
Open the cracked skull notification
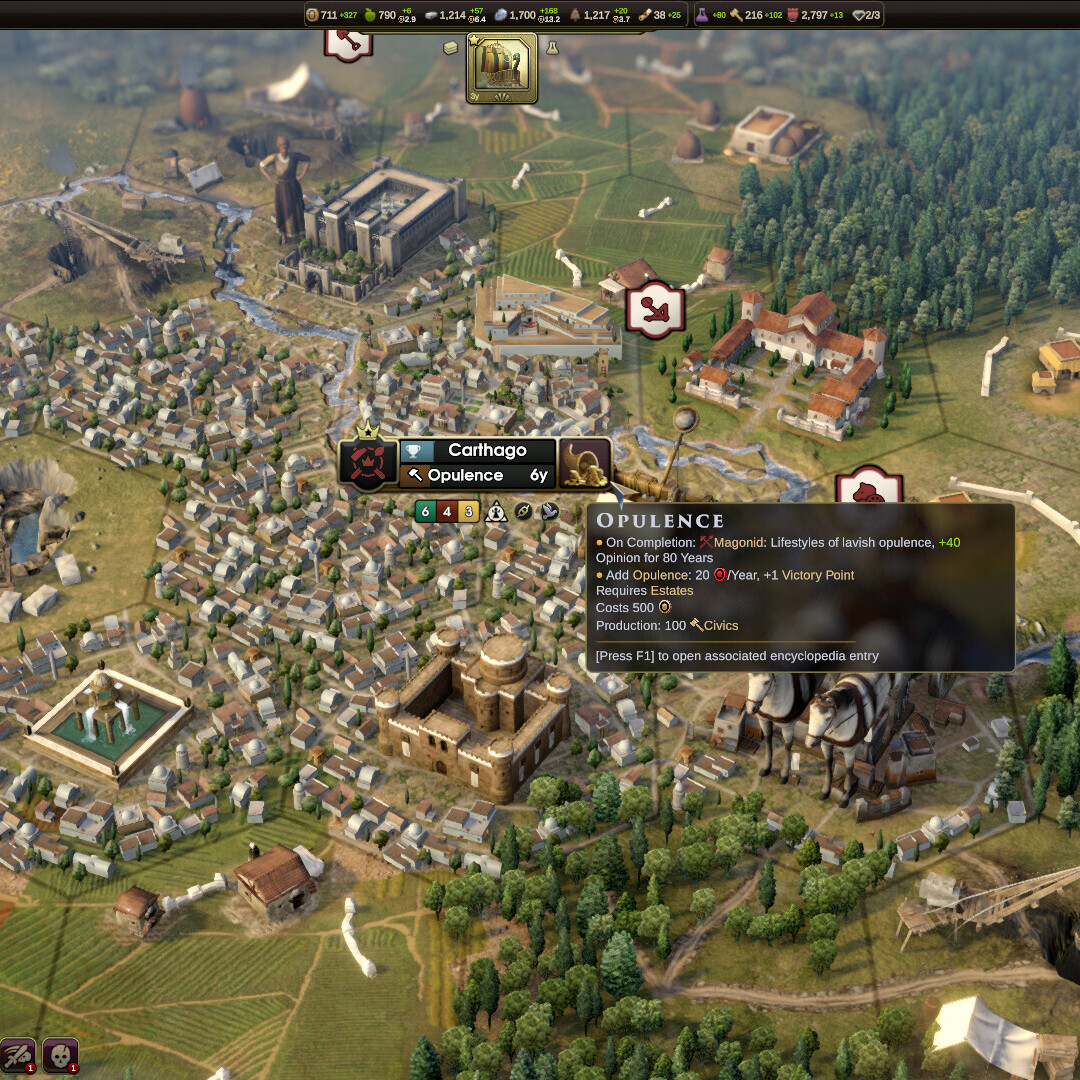[x=60, y=1055]
